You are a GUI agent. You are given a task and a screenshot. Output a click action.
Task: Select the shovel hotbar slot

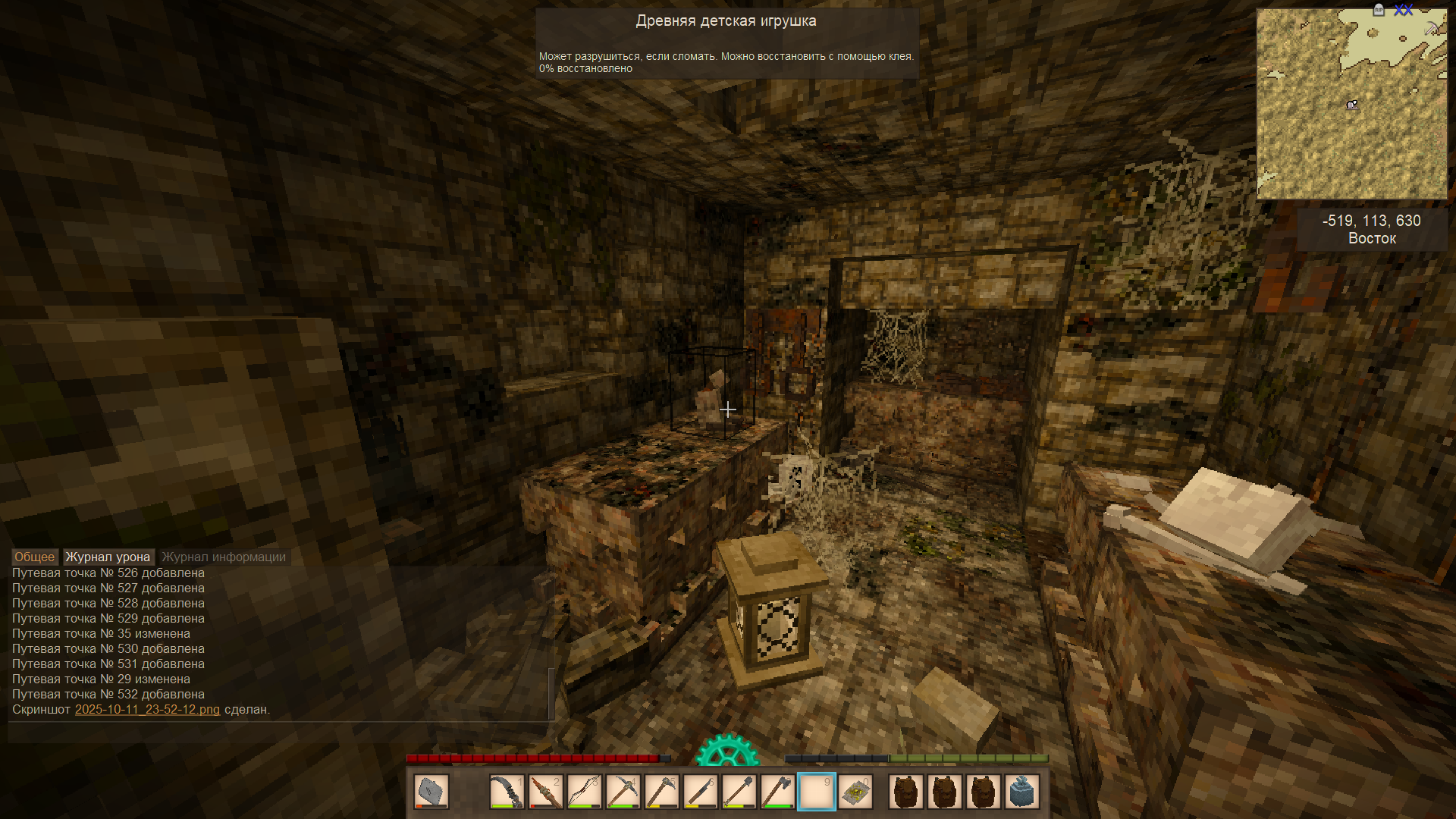tap(739, 792)
